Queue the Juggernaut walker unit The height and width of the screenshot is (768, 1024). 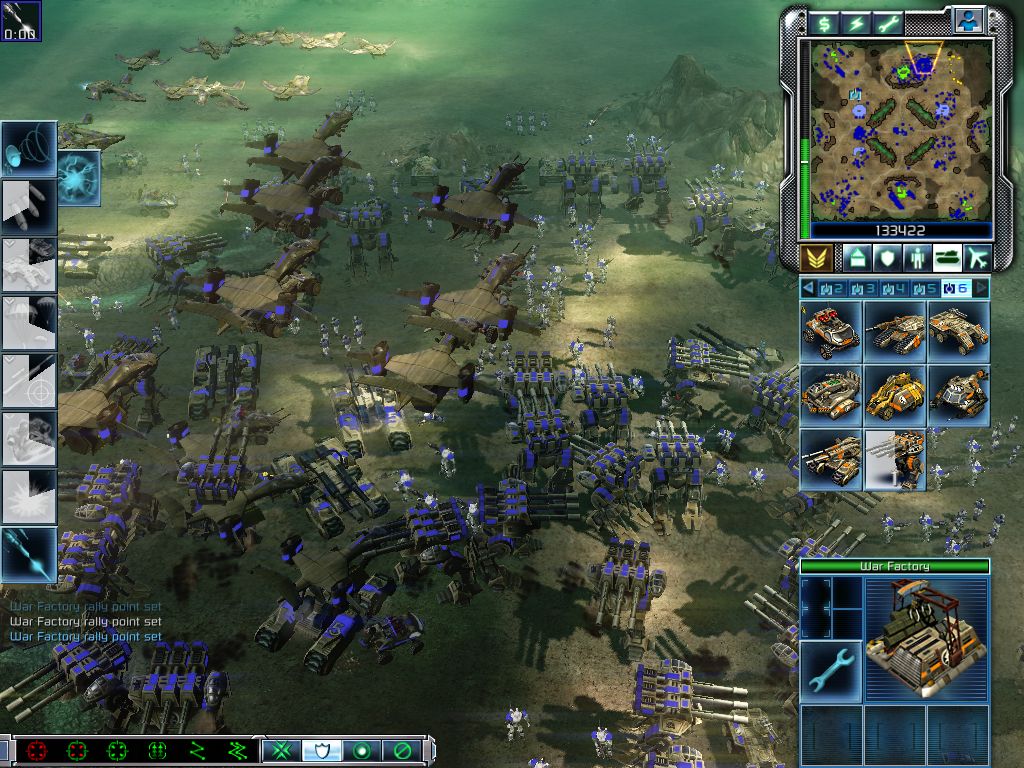coord(895,459)
